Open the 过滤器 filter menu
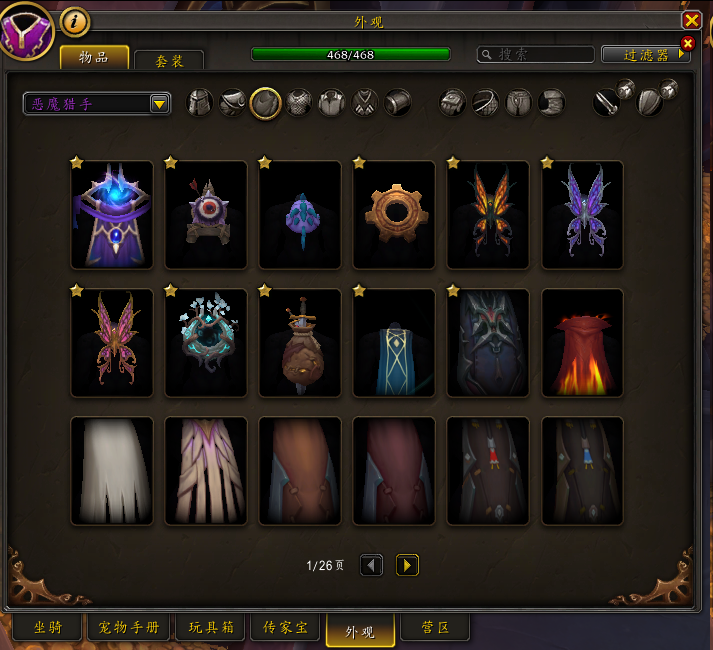Image resolution: width=713 pixels, height=650 pixels. coord(646,55)
